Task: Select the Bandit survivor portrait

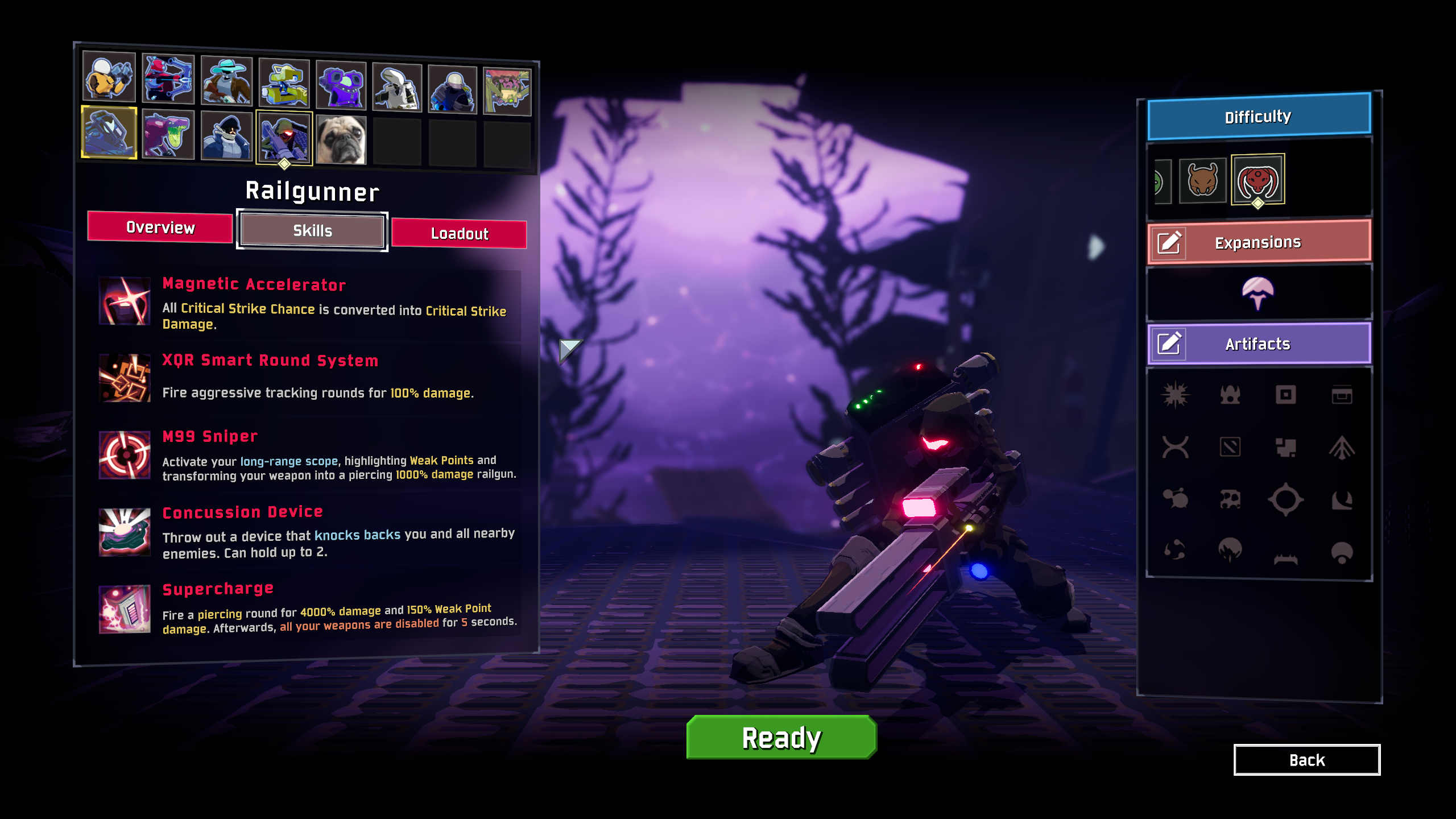Action: [226, 81]
